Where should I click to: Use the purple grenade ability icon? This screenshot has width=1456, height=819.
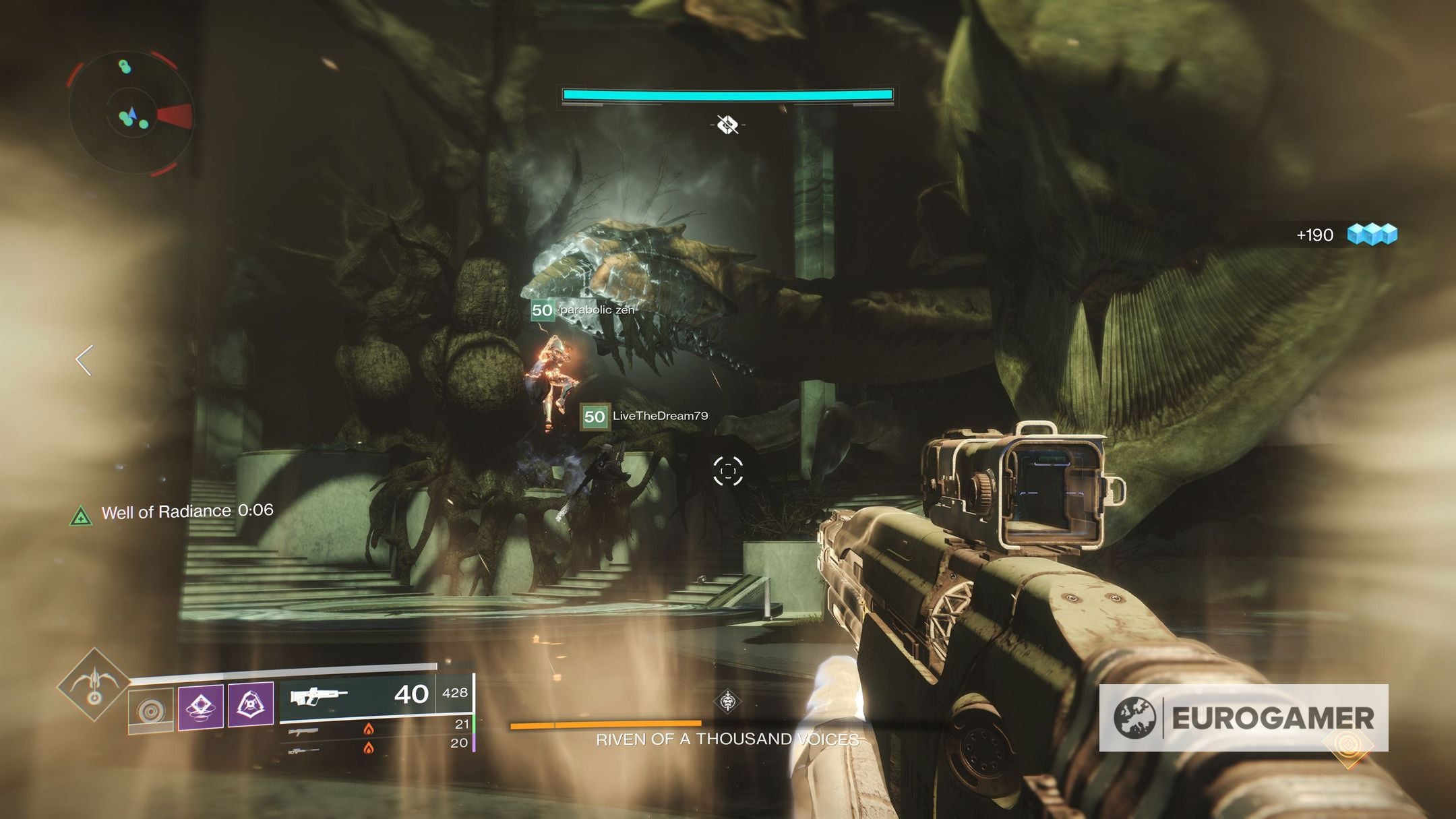pos(200,707)
